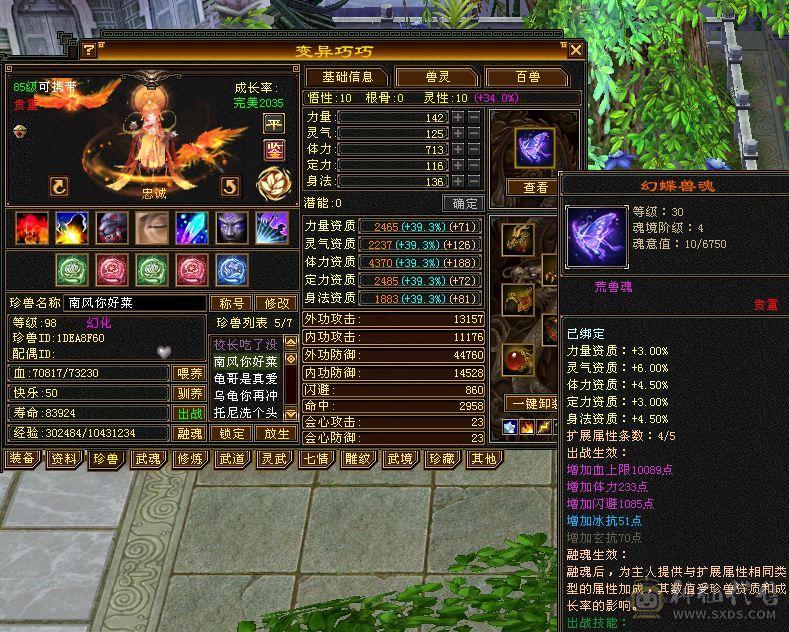The height and width of the screenshot is (632, 789).
Task: Switch to the 兽灵 tab
Action: [x=436, y=77]
